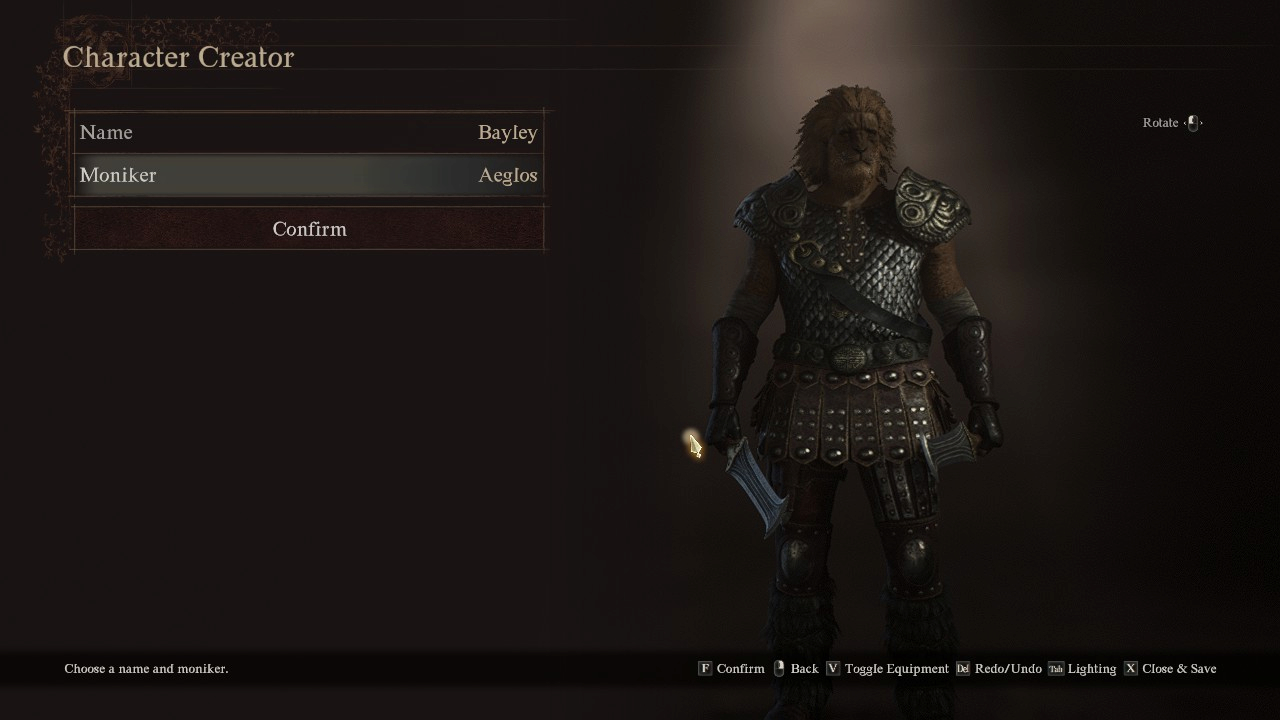Click the Tab key icon beside Lighting
Viewport: 1280px width, 720px height.
(x=1056, y=668)
